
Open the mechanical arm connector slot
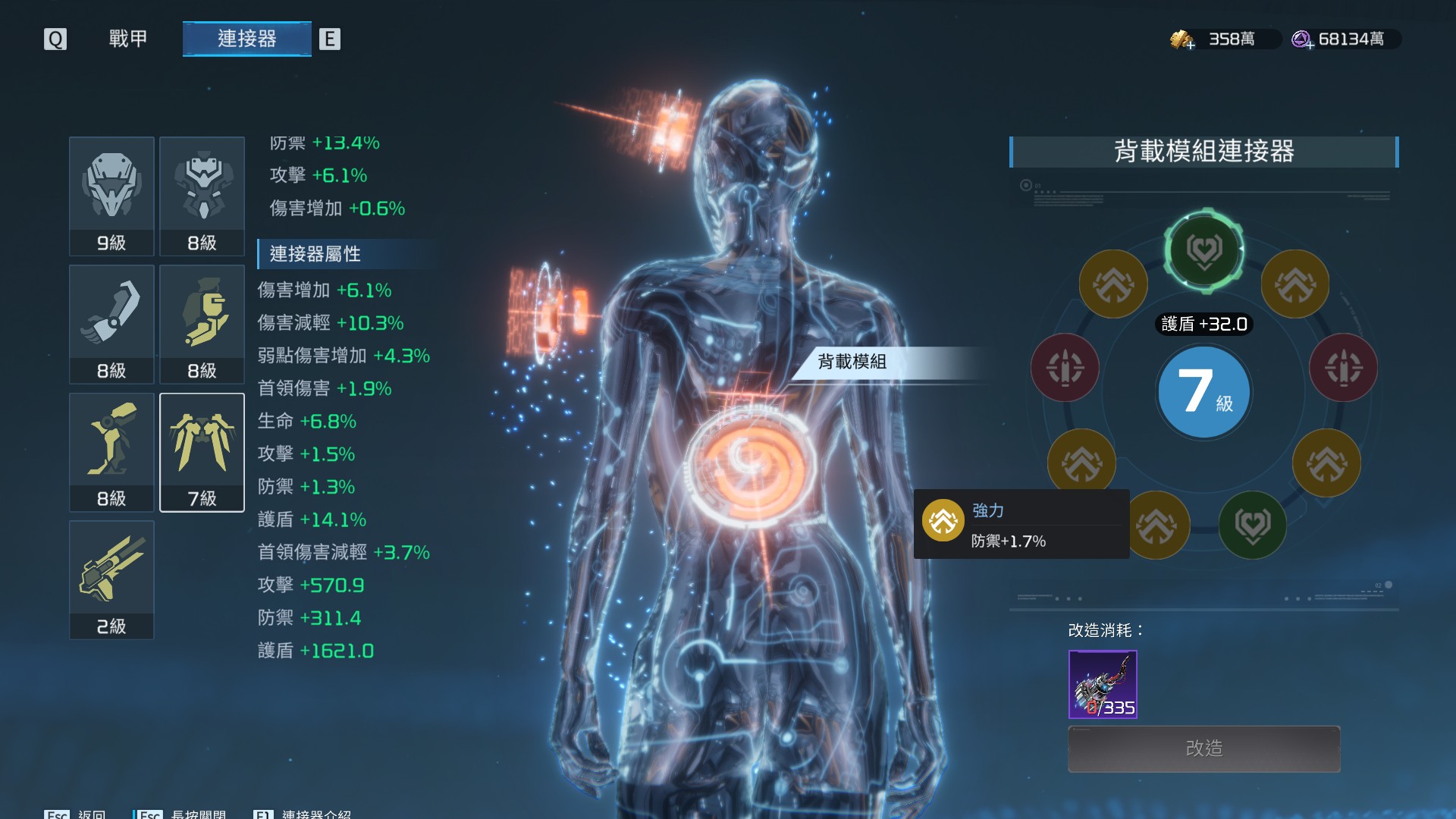(x=111, y=324)
